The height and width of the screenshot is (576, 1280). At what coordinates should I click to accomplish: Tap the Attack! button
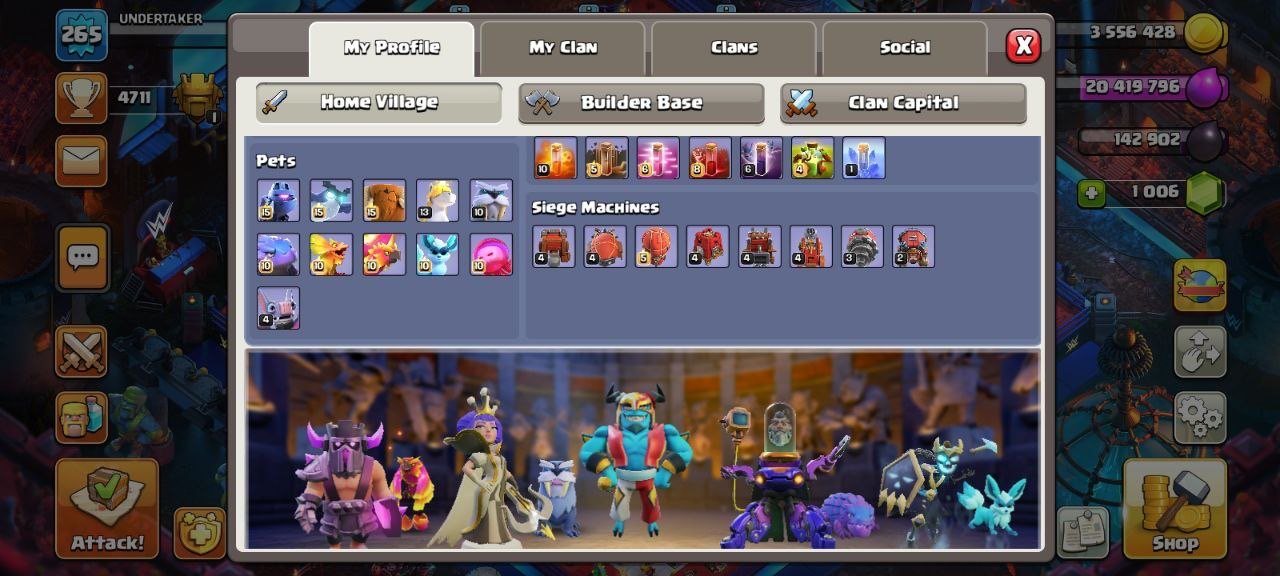[107, 507]
